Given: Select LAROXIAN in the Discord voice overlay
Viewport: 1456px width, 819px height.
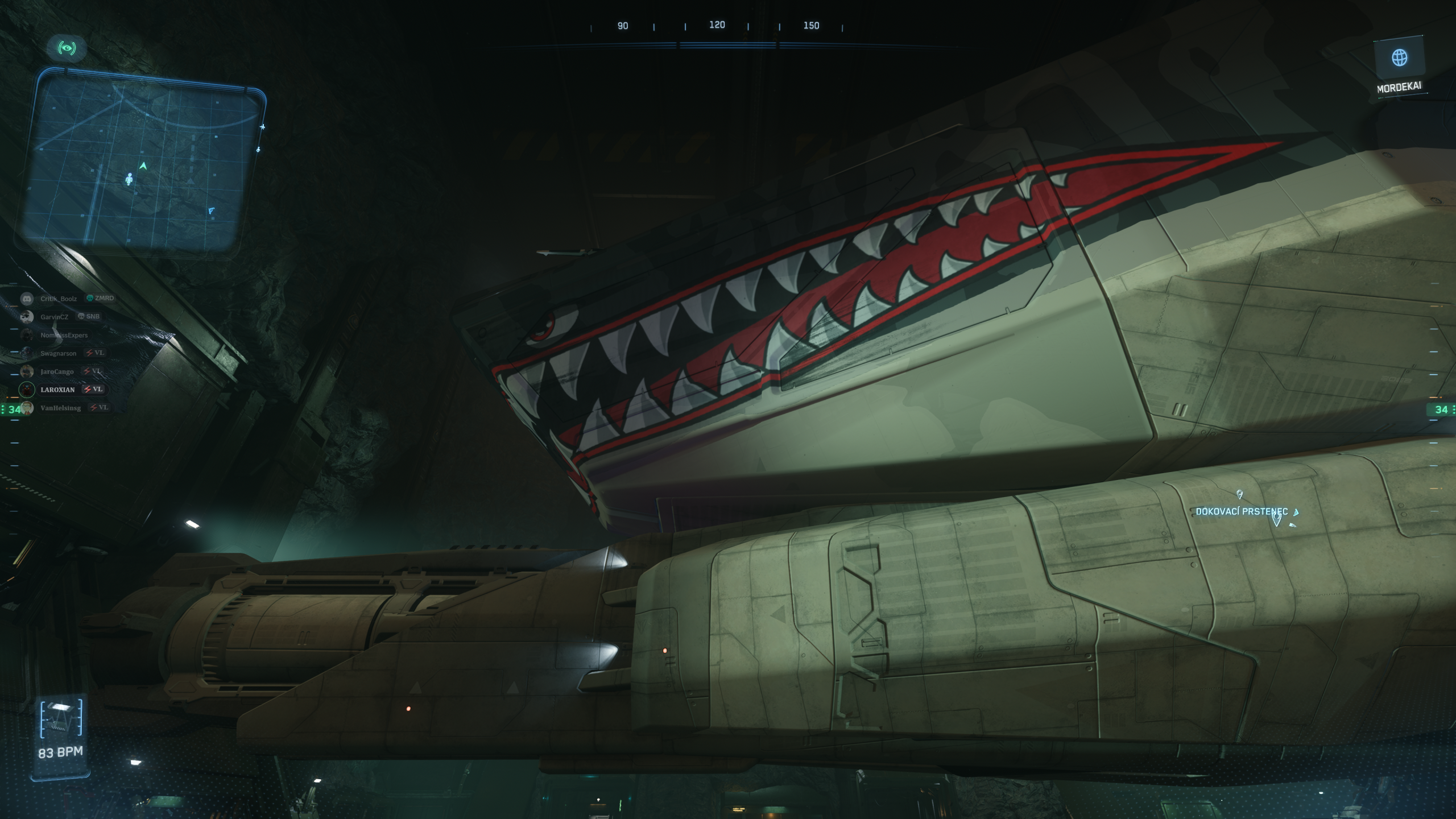Looking at the screenshot, I should pyautogui.click(x=58, y=390).
